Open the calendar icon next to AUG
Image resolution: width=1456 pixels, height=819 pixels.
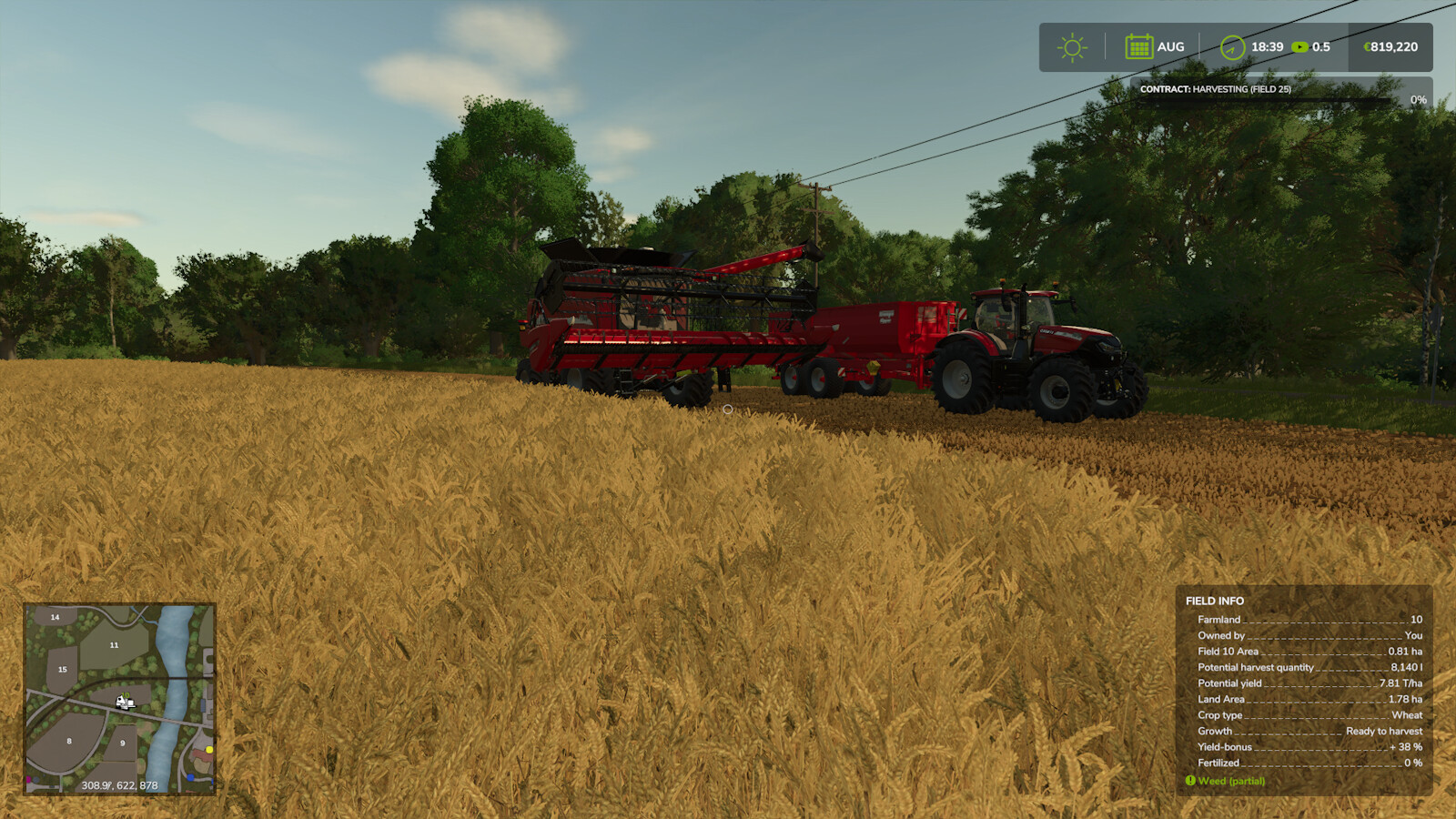(x=1139, y=45)
